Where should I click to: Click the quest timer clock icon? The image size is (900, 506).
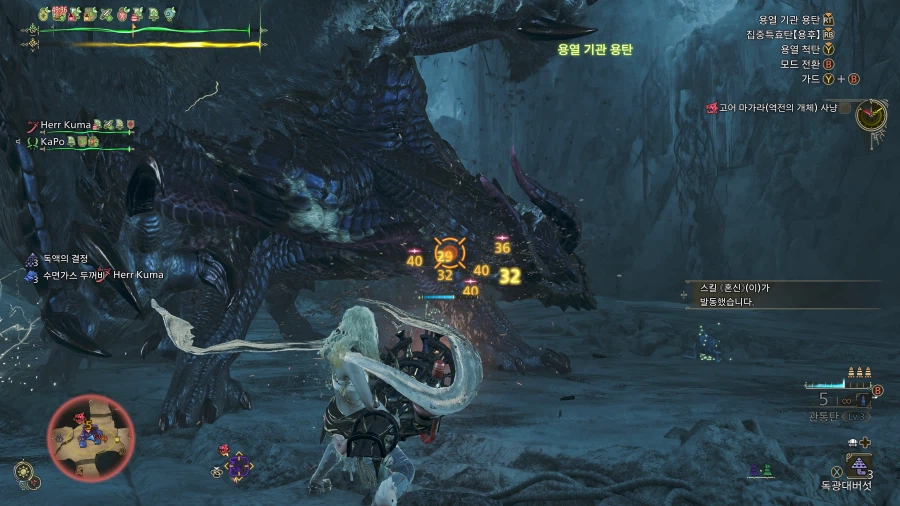871,115
